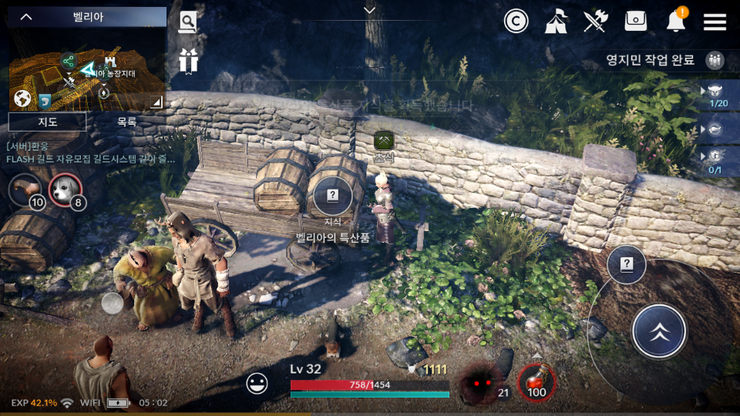Open the world map globe icon

[22, 99]
